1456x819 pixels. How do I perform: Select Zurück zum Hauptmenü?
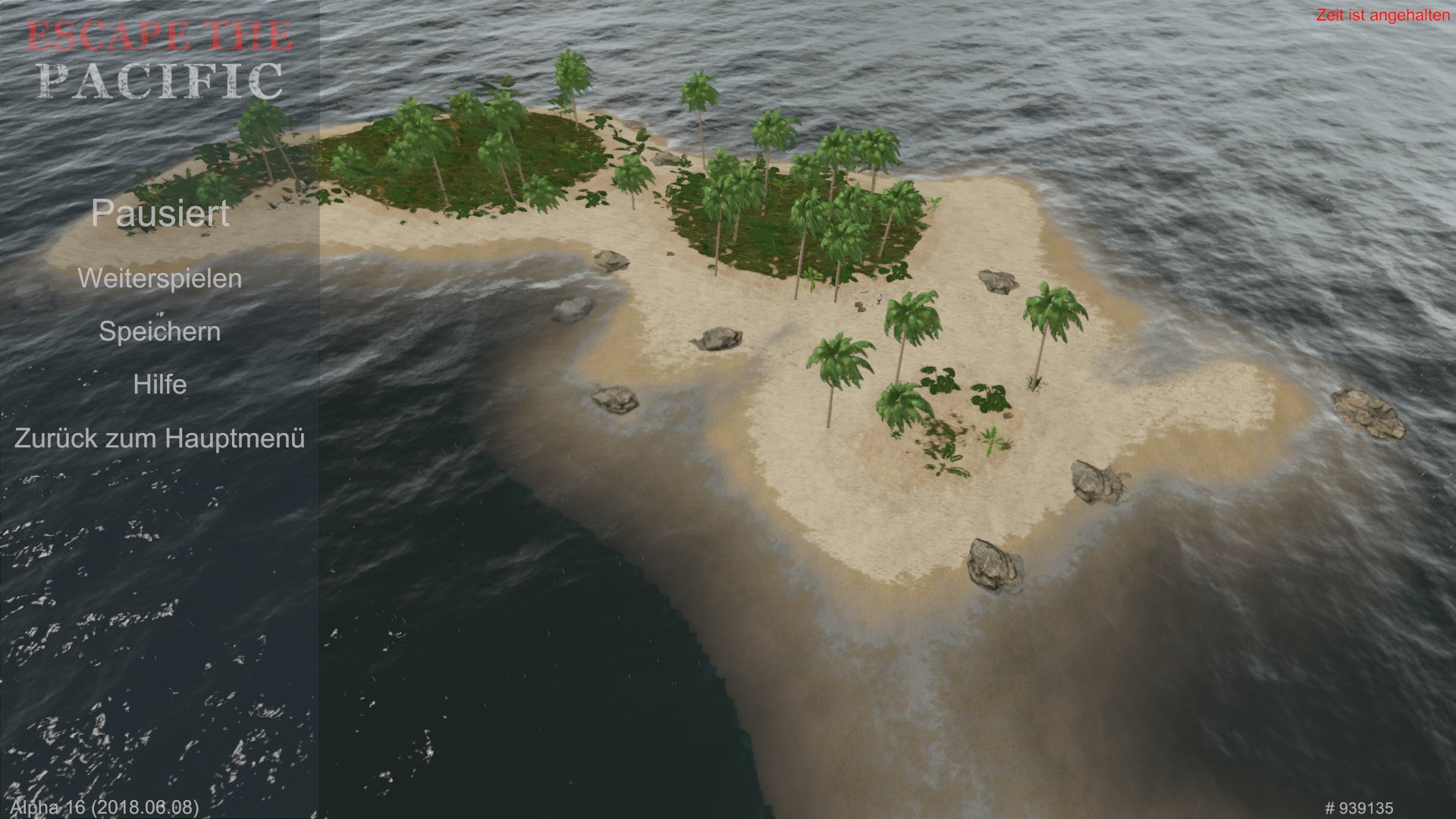point(159,438)
